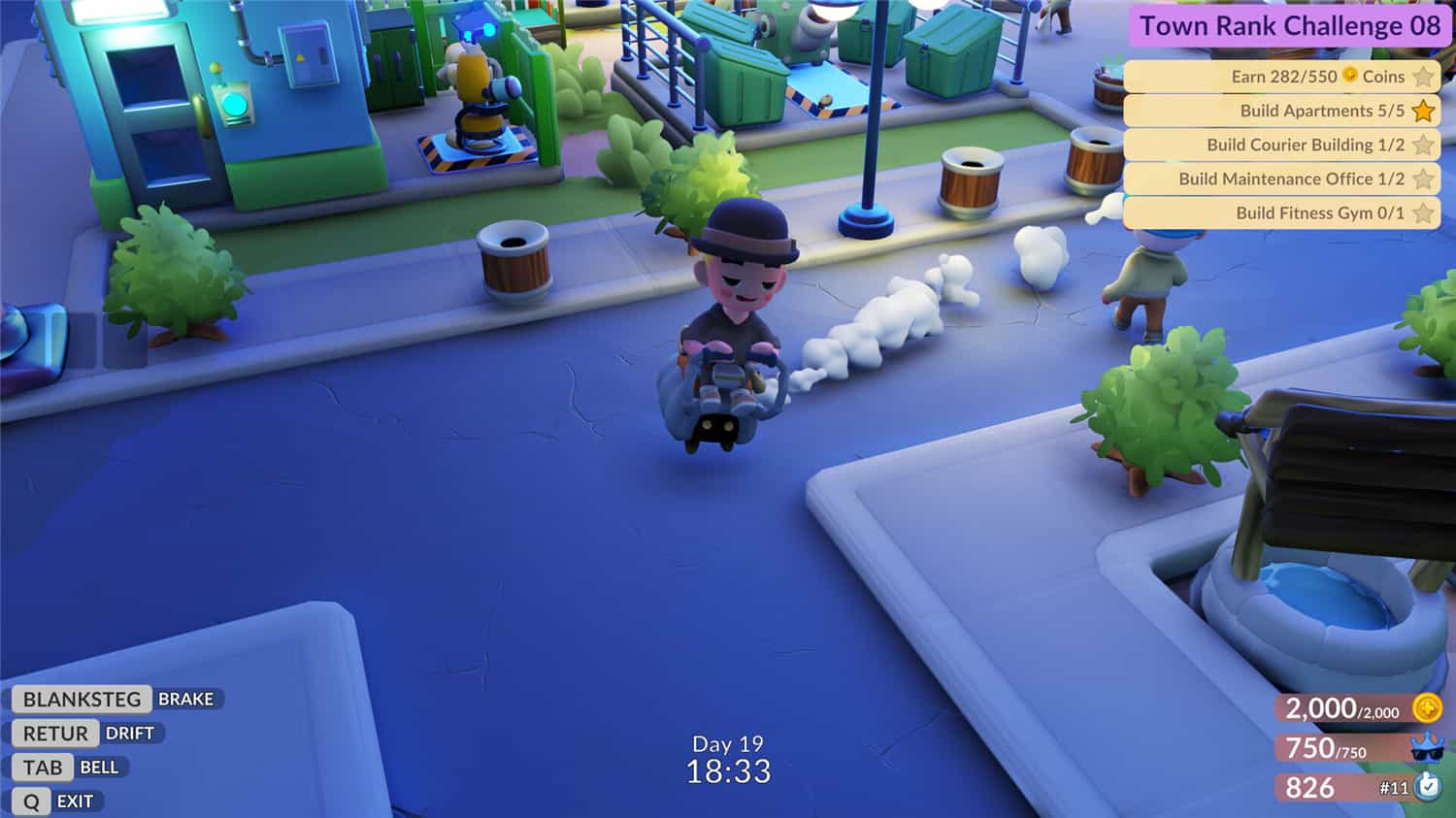
Task: Click the star beside Build Courier Building
Action: [x=1425, y=145]
